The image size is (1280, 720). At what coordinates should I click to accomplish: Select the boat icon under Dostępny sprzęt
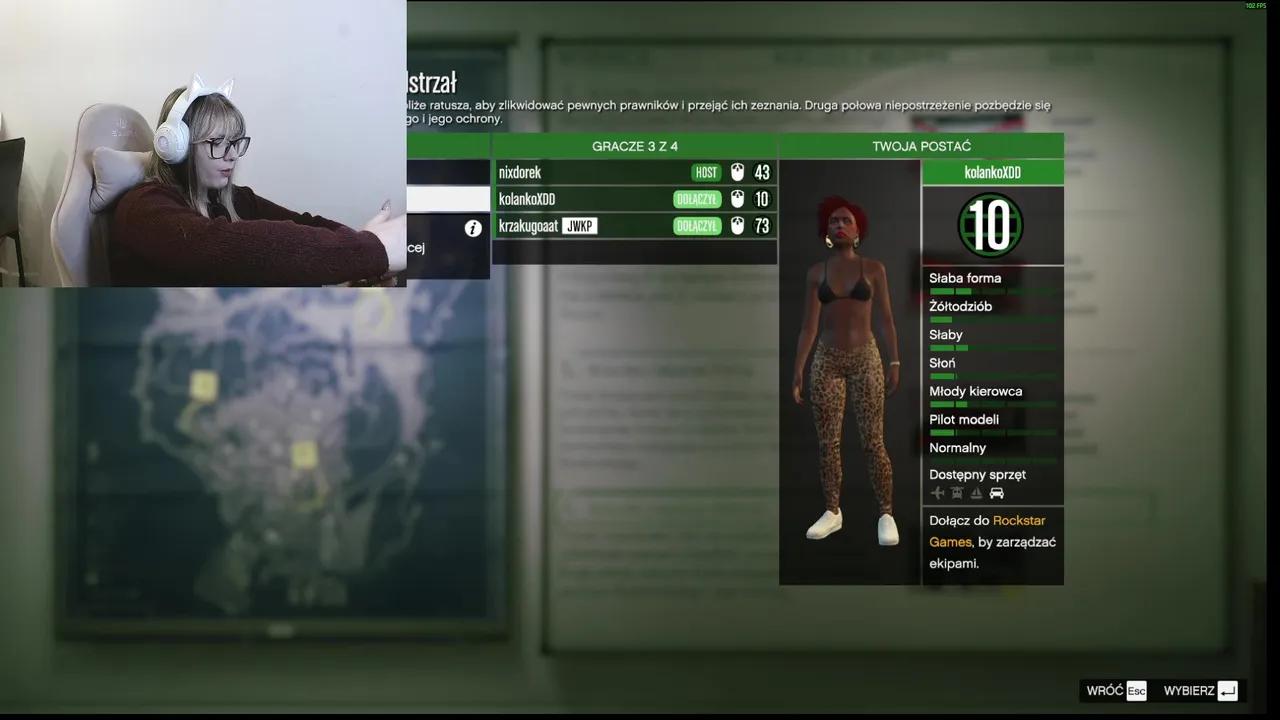click(976, 493)
